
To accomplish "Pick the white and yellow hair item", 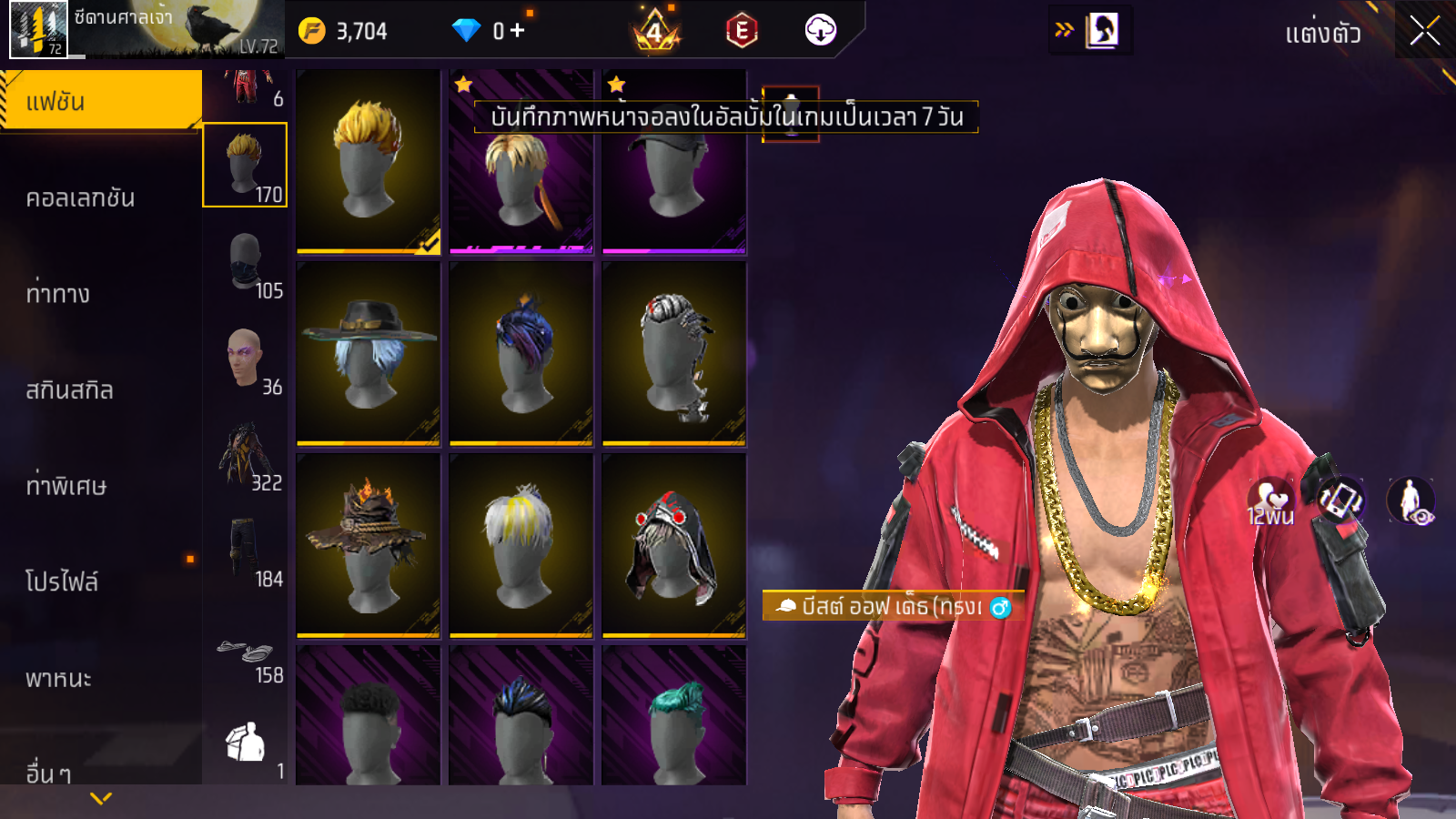I will point(521,544).
